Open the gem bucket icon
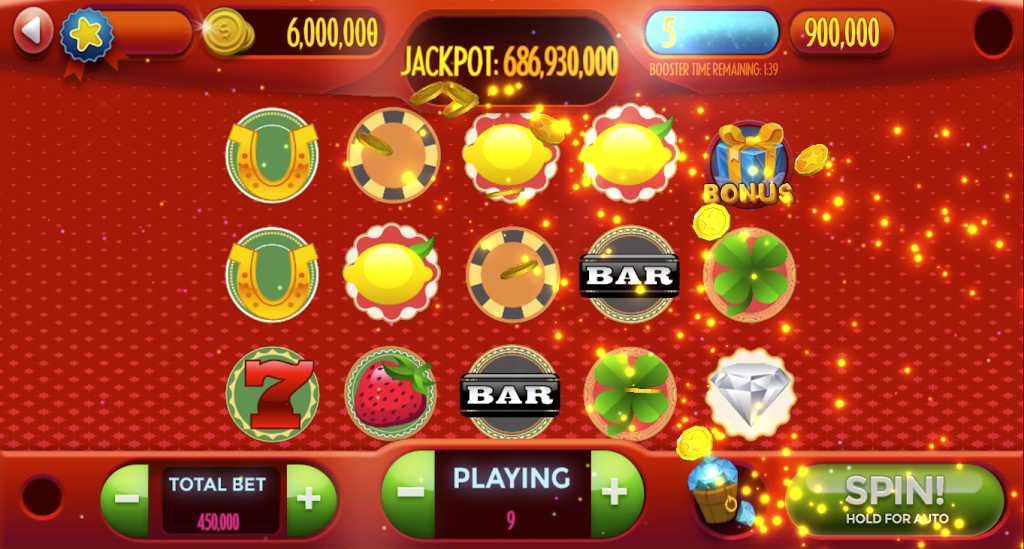The image size is (1024, 549). (721, 492)
